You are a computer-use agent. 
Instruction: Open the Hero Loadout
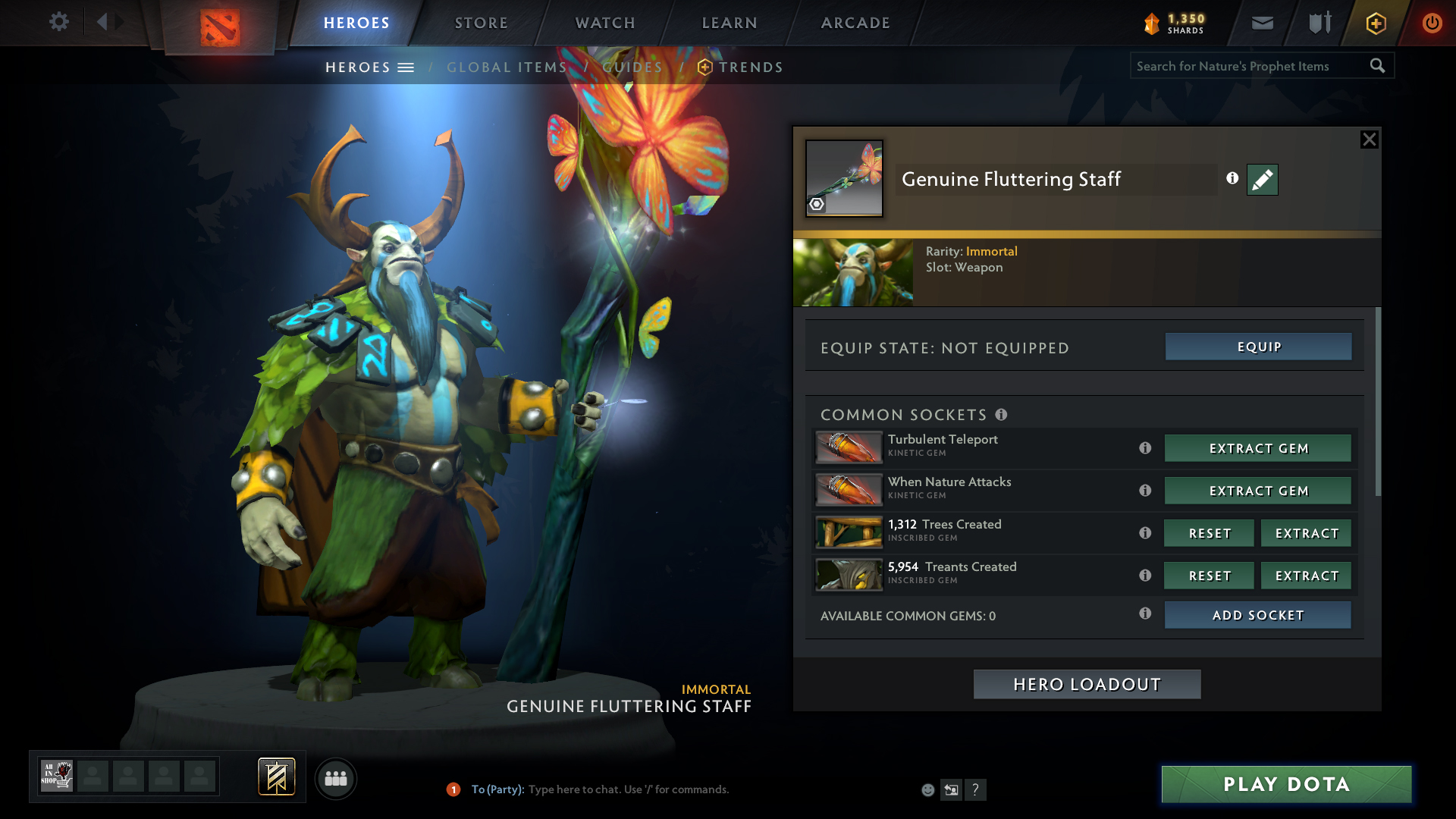coord(1087,684)
